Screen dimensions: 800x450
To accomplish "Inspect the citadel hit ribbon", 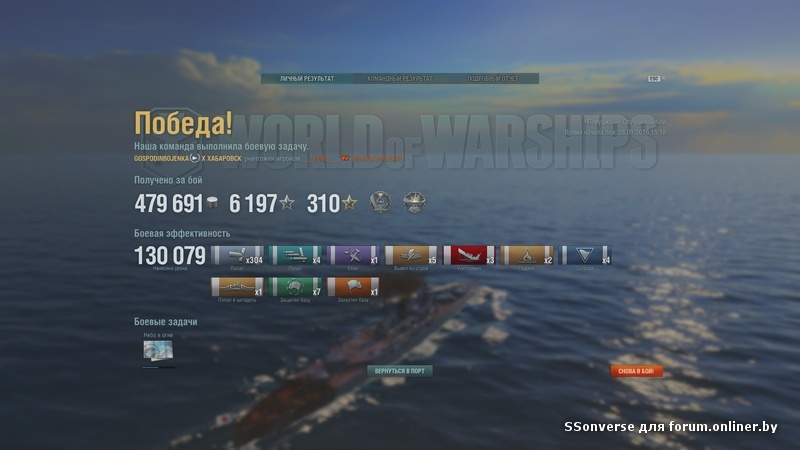I will [x=238, y=288].
